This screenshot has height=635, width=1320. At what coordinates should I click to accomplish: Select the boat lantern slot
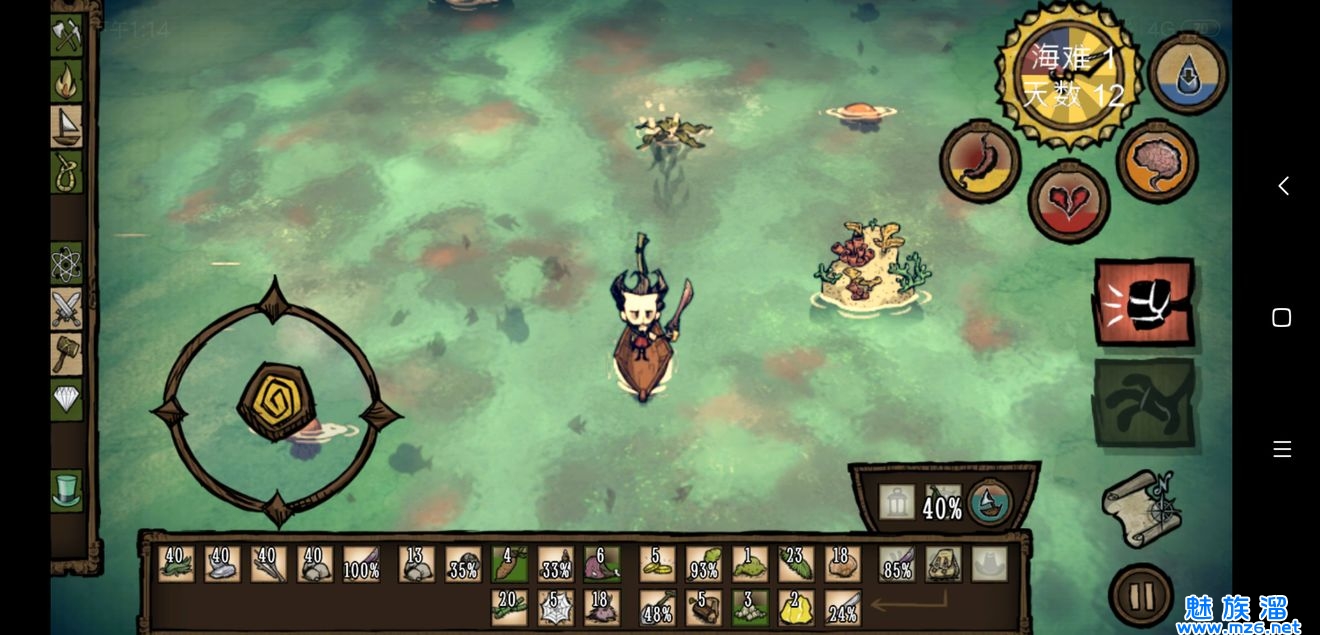tap(896, 502)
